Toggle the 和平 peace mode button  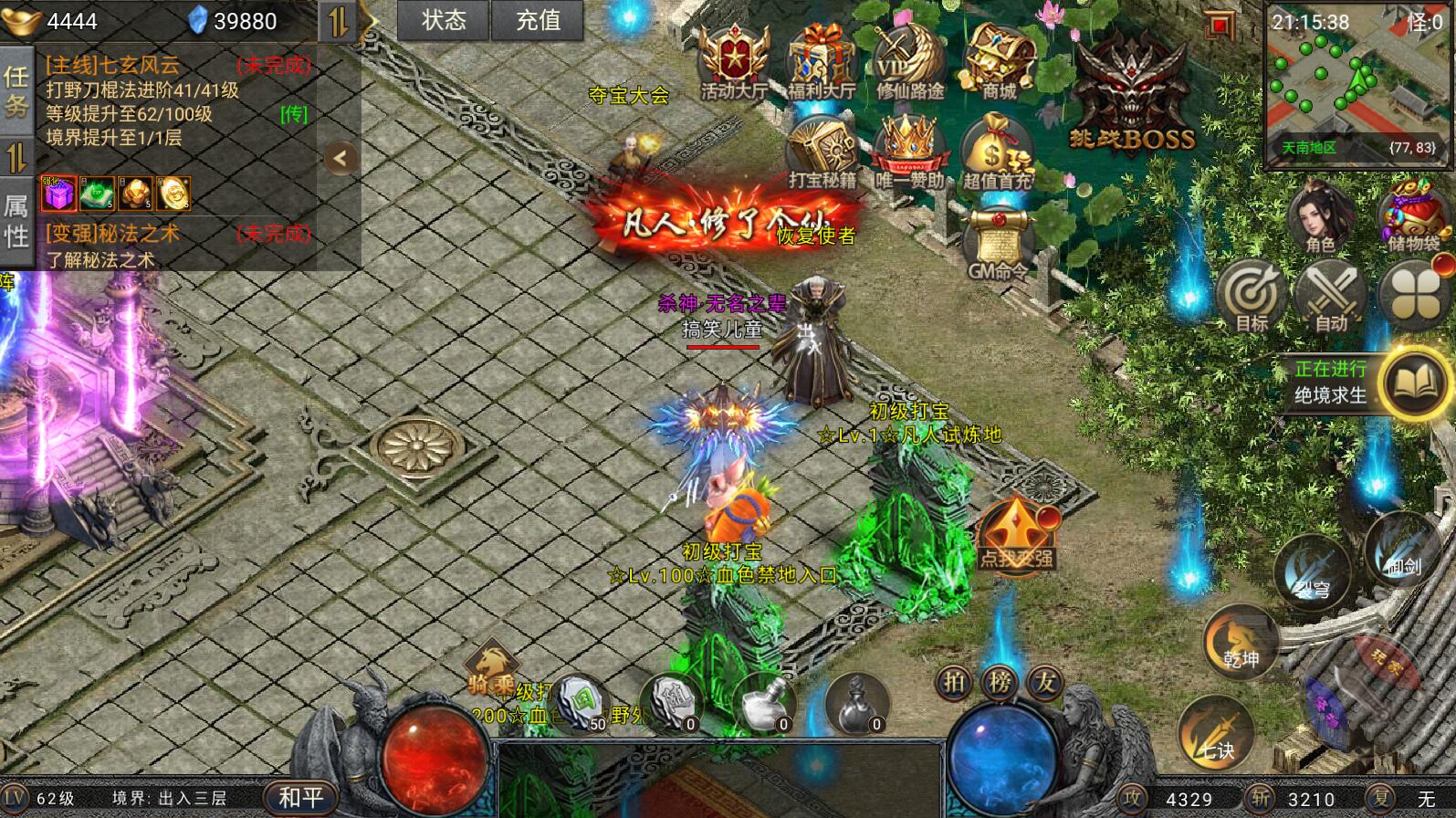(300, 798)
